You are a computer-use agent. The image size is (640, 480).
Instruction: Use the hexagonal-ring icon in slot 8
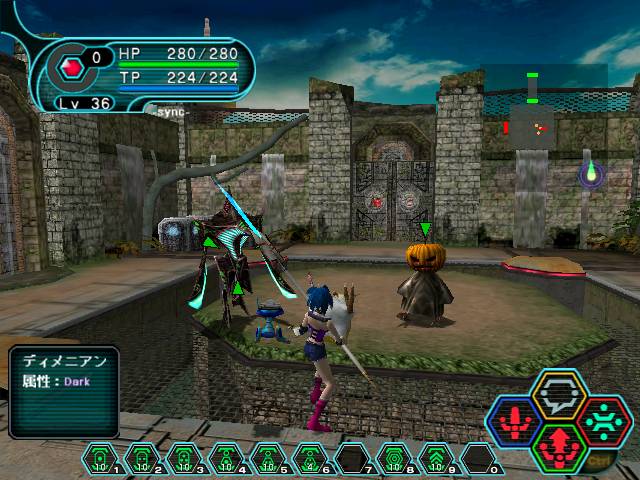(393, 459)
